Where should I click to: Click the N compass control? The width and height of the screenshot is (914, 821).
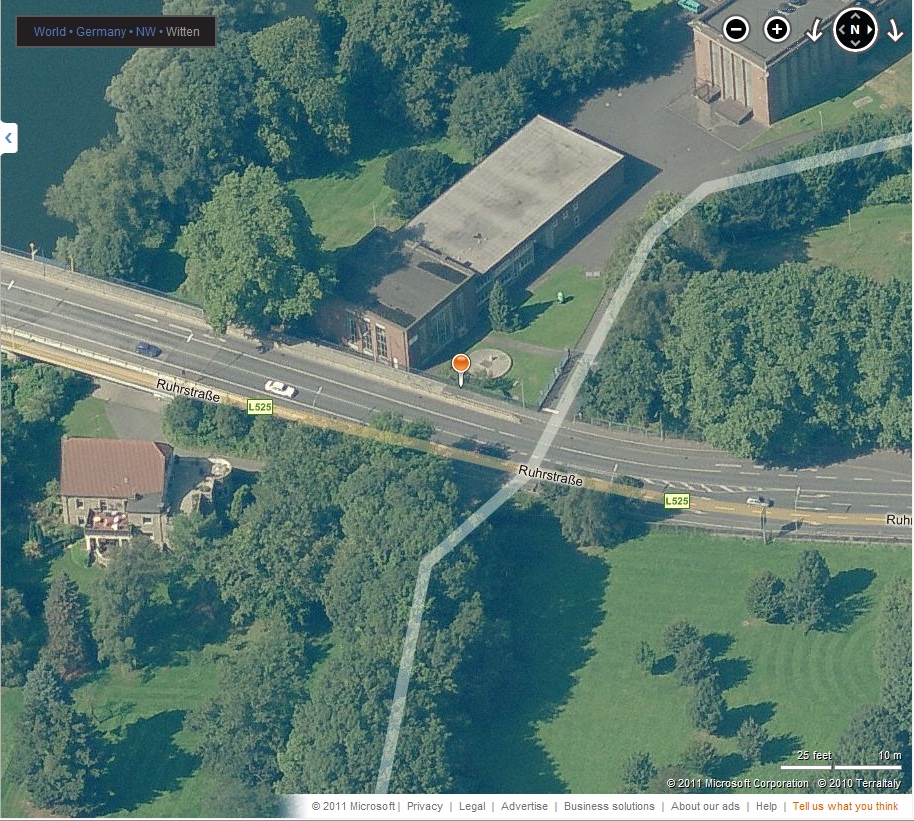pyautogui.click(x=855, y=30)
